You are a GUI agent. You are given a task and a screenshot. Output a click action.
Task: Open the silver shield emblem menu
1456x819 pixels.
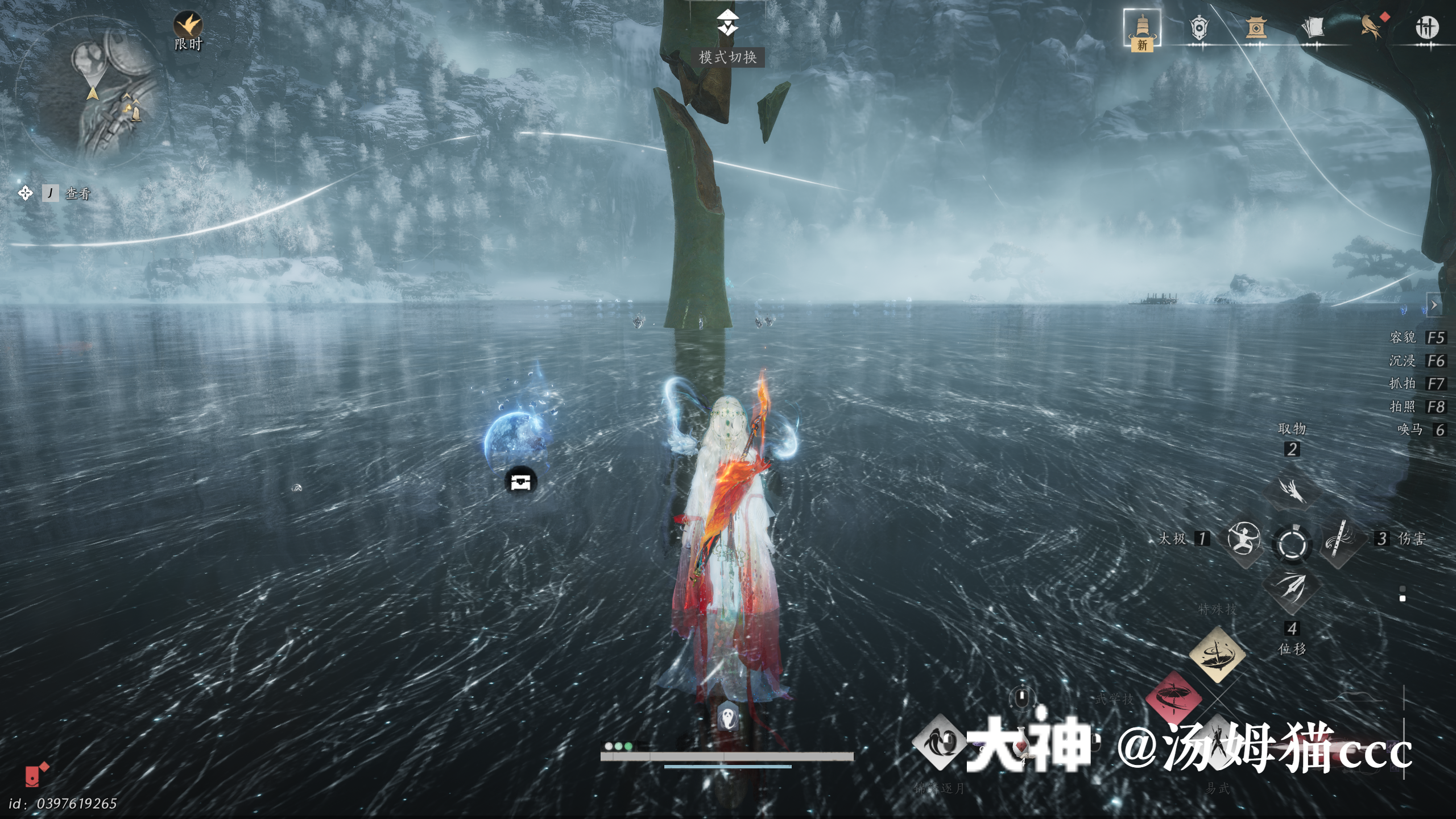[1198, 28]
